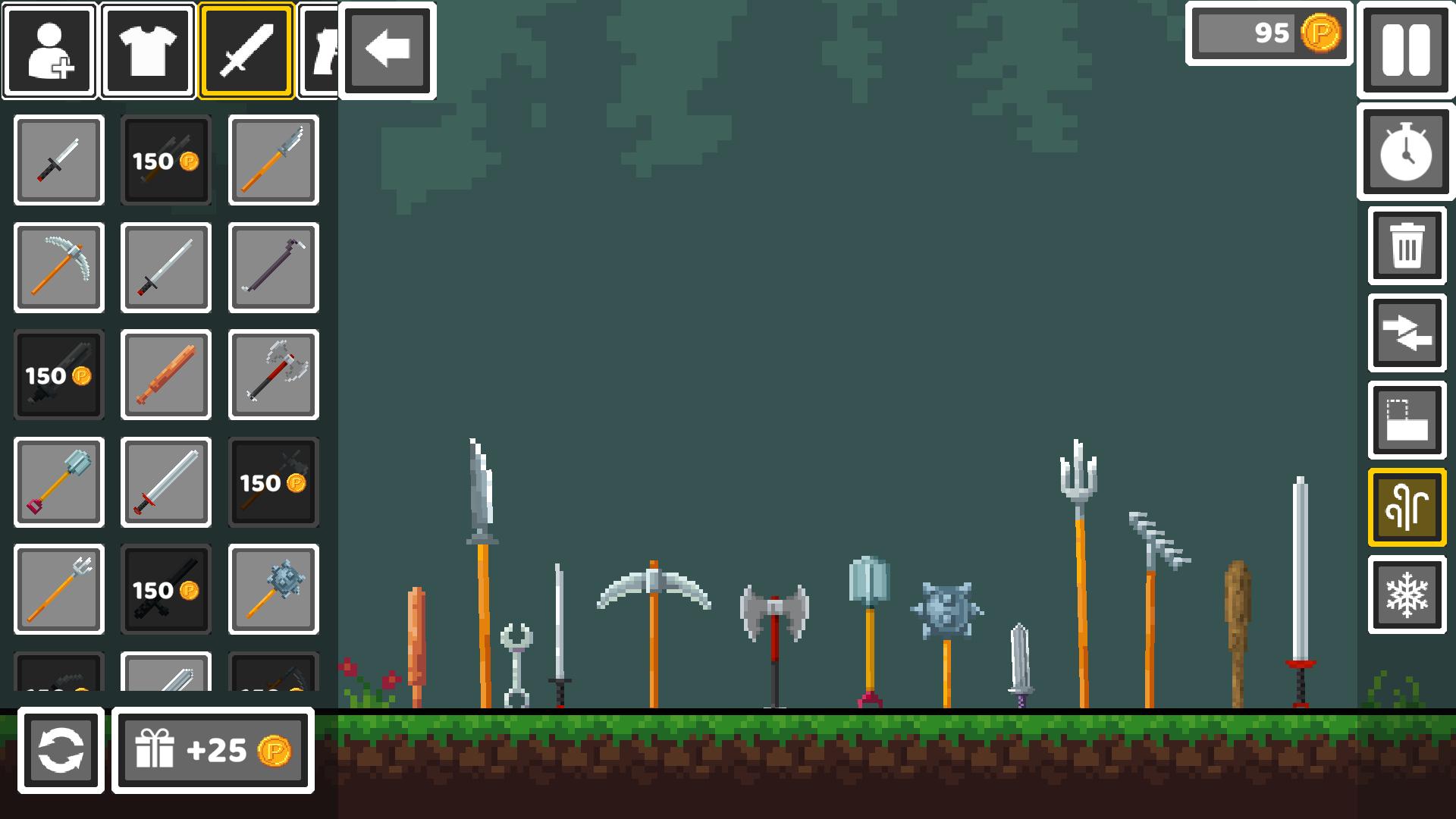Open the selection area tool
Viewport: 1456px width, 819px height.
(1405, 420)
